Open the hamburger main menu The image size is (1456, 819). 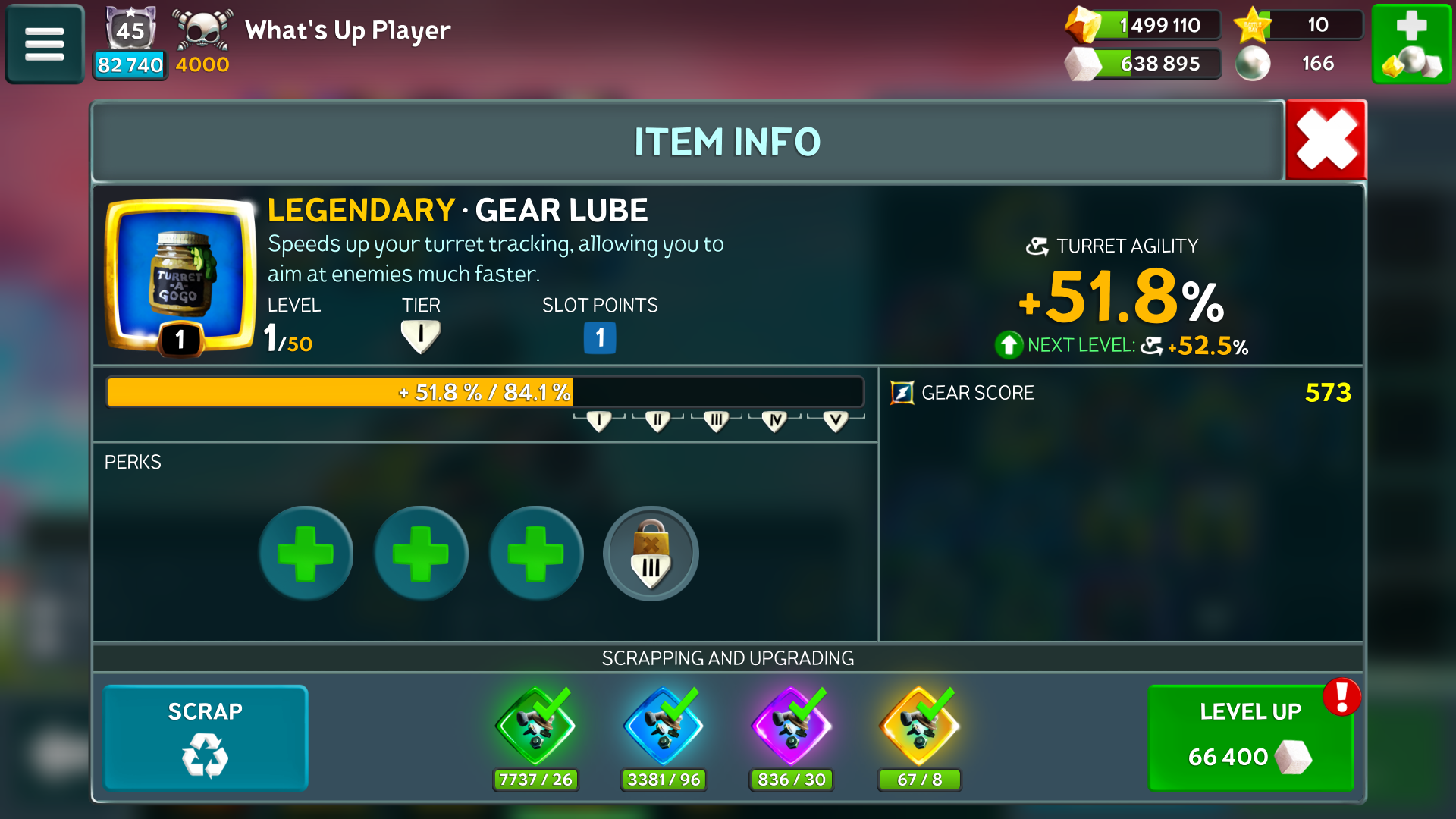(45, 44)
